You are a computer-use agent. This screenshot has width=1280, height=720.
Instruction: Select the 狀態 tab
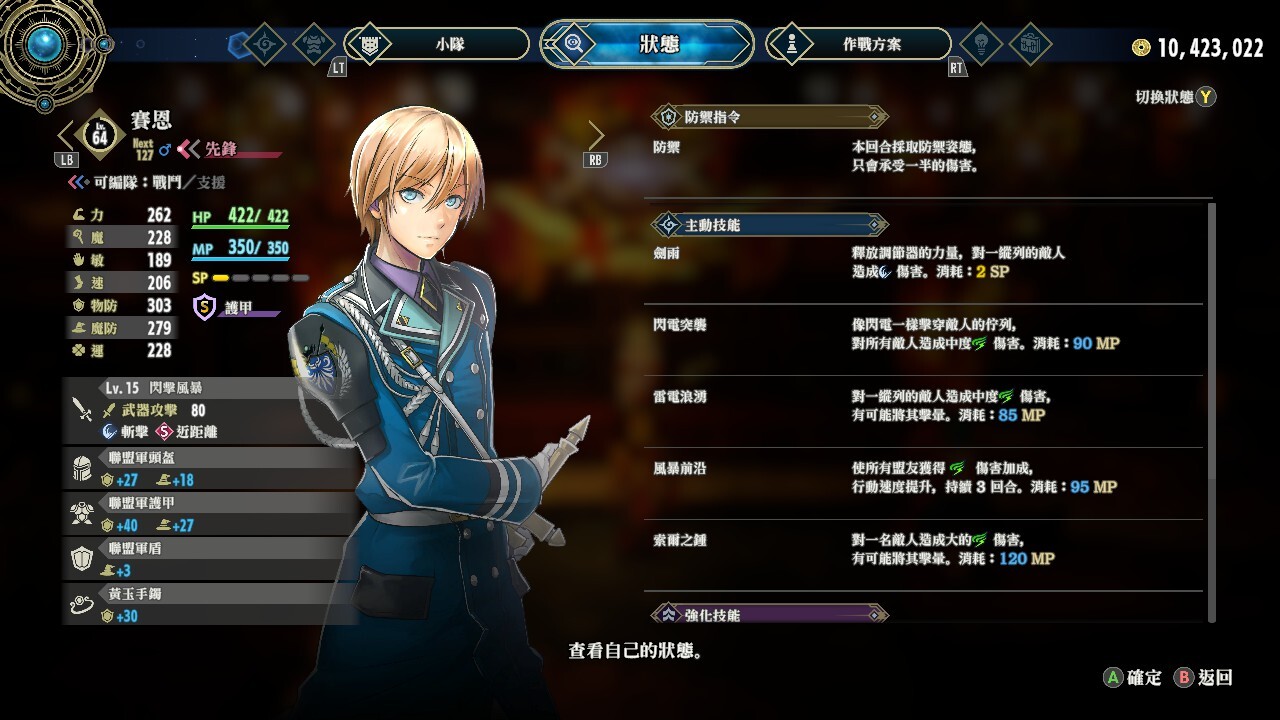647,44
